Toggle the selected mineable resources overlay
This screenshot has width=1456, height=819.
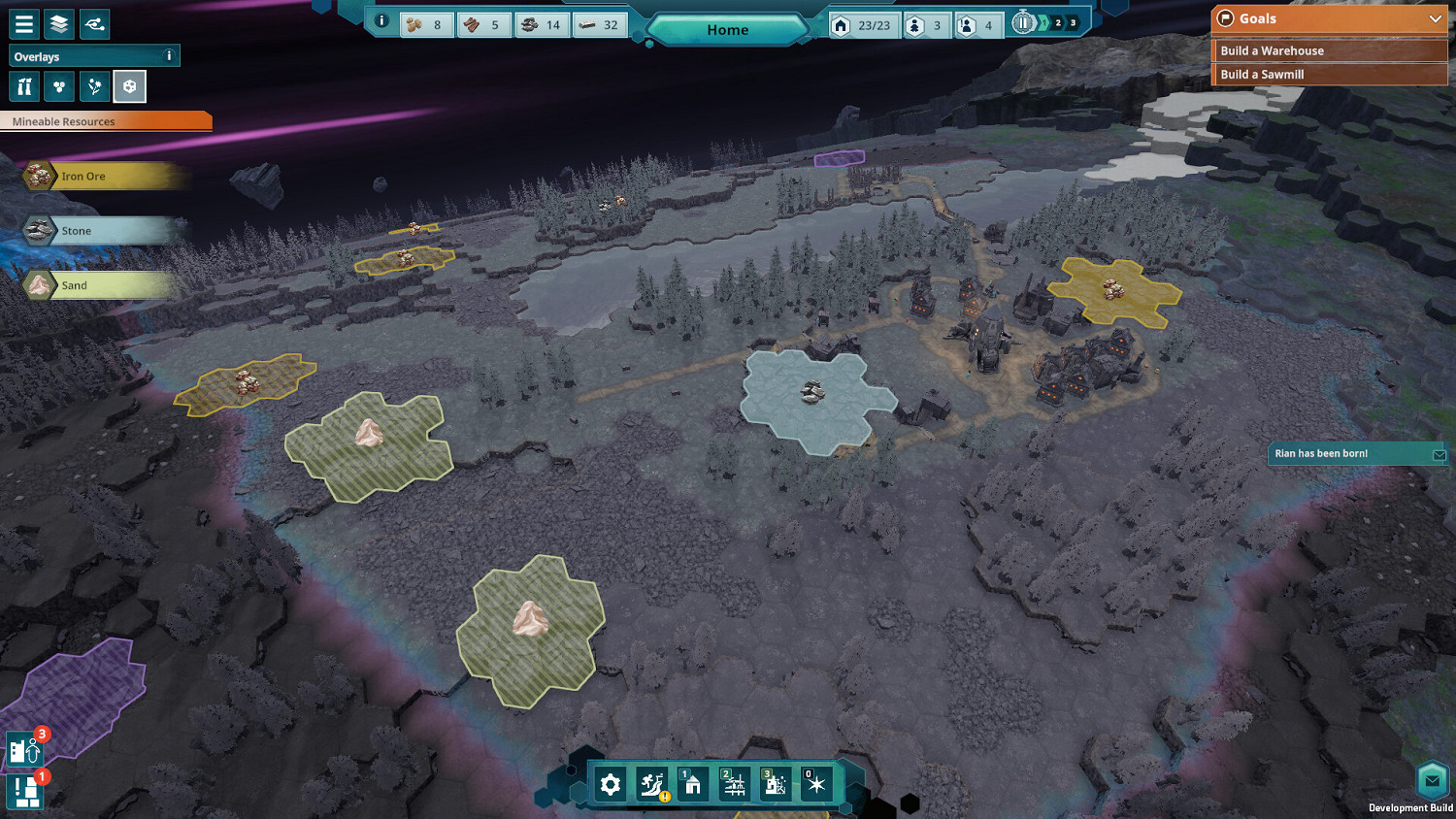(129, 87)
